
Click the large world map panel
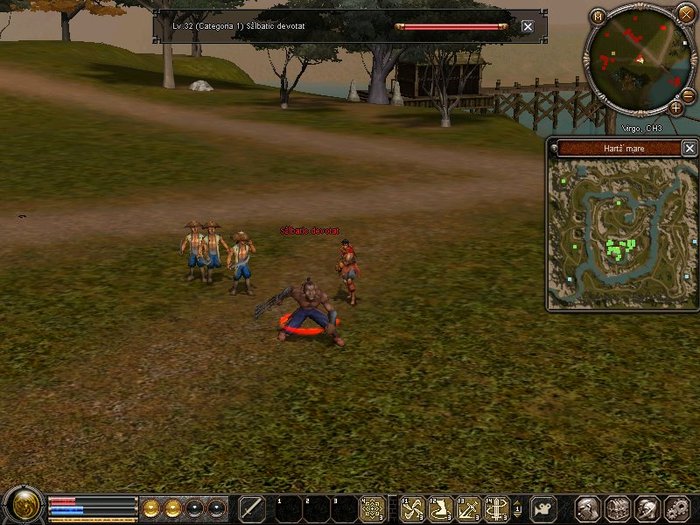(621, 232)
